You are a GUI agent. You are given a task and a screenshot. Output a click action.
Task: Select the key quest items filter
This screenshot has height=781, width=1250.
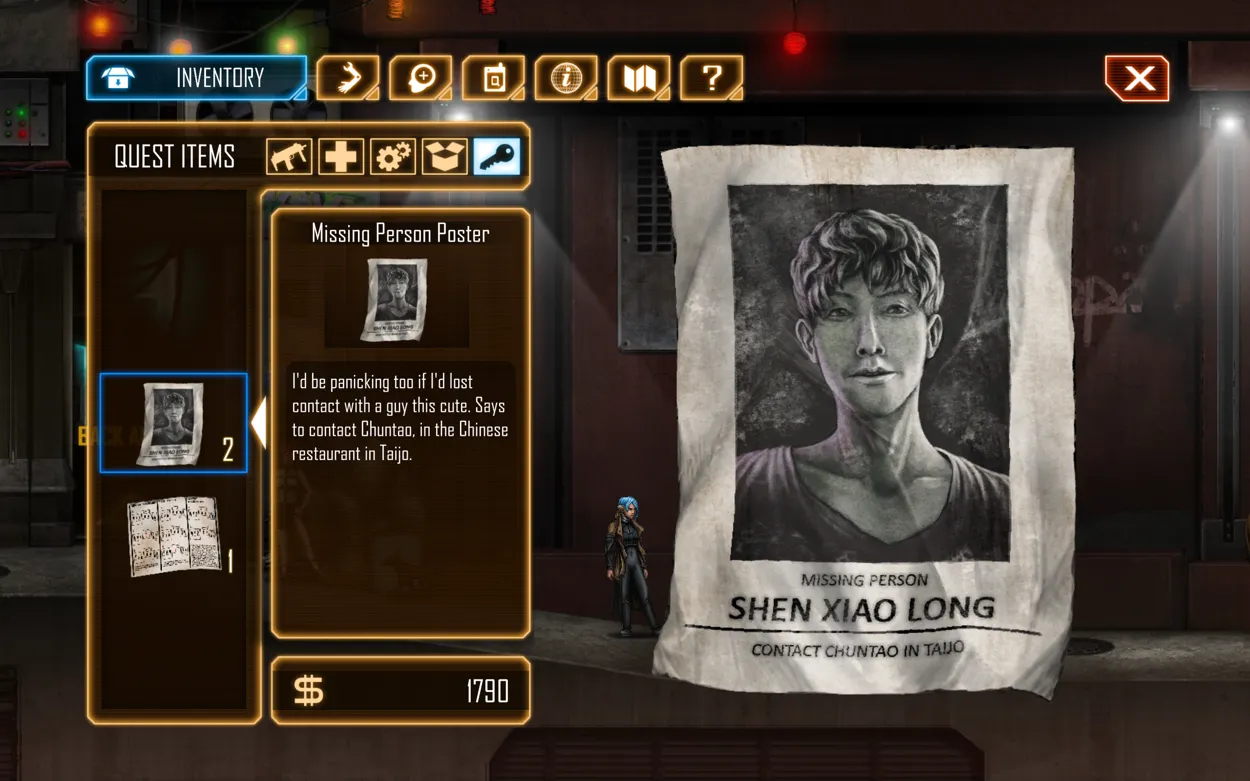pyautogui.click(x=497, y=157)
